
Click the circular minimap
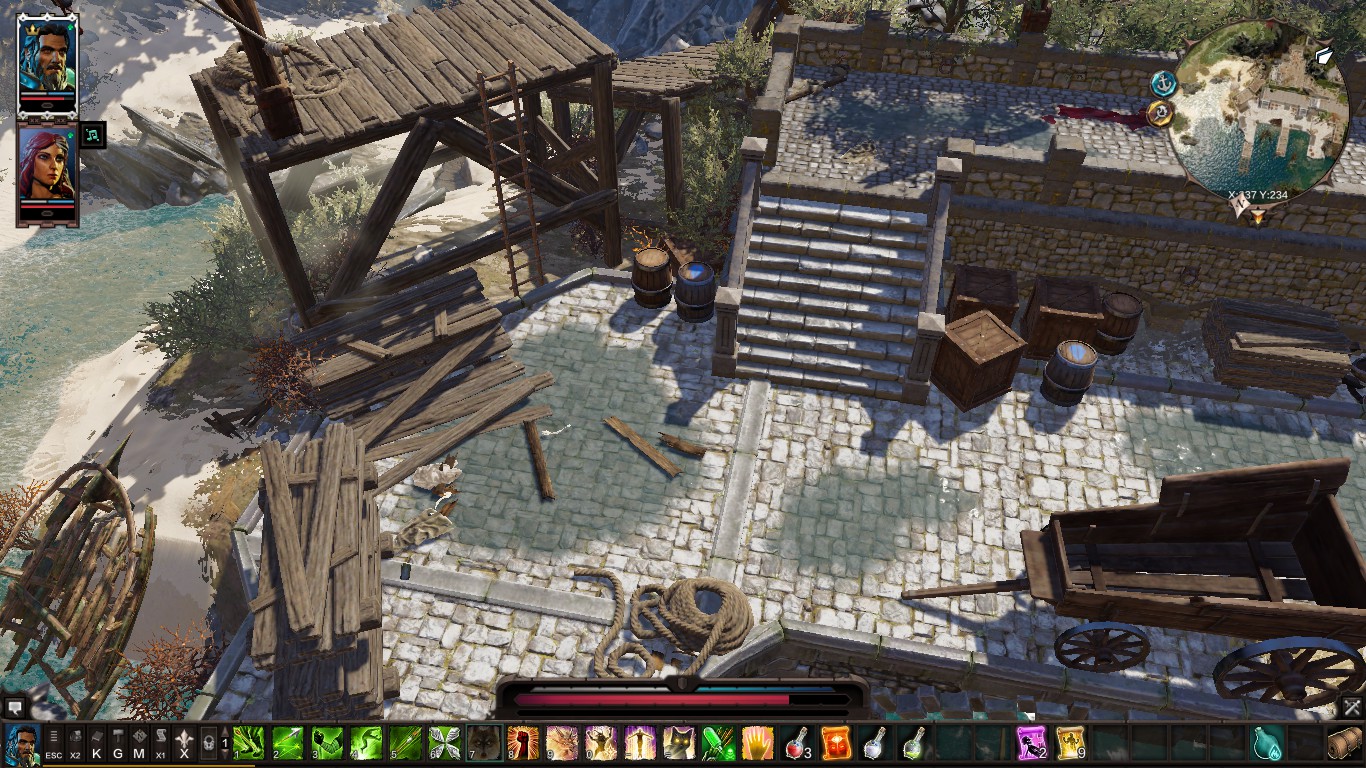[1258, 112]
